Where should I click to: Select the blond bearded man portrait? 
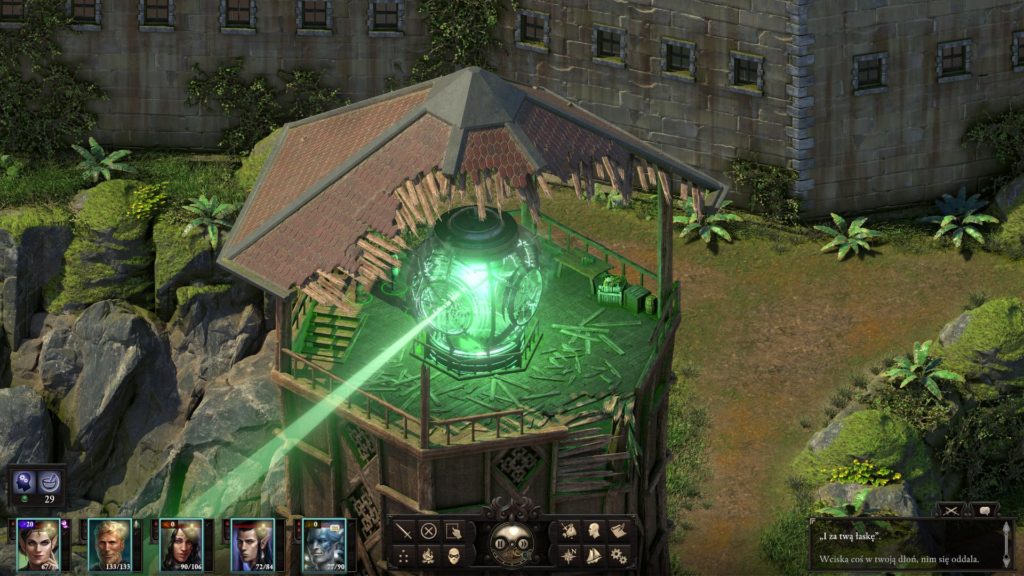(109, 545)
